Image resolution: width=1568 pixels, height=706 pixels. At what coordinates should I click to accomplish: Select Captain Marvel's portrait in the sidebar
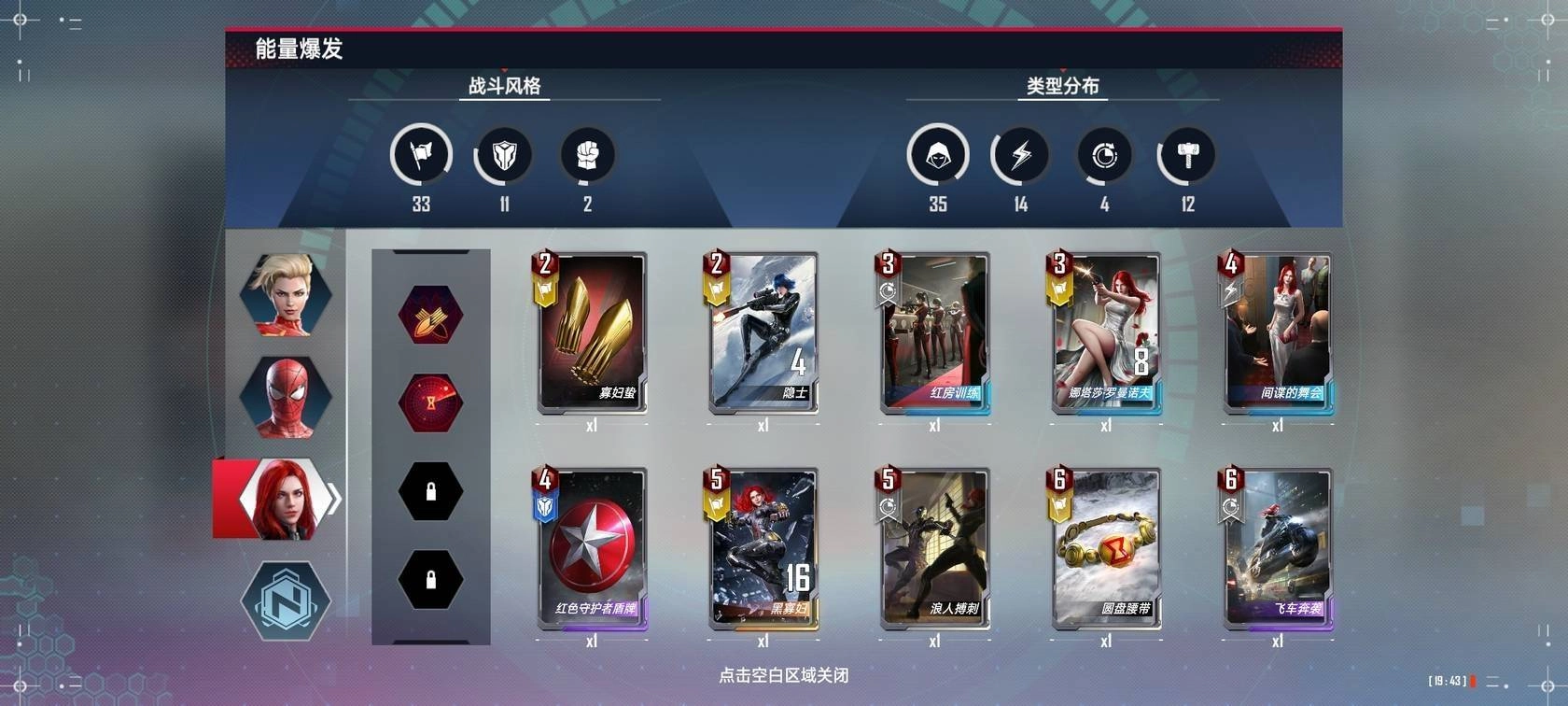(x=286, y=293)
